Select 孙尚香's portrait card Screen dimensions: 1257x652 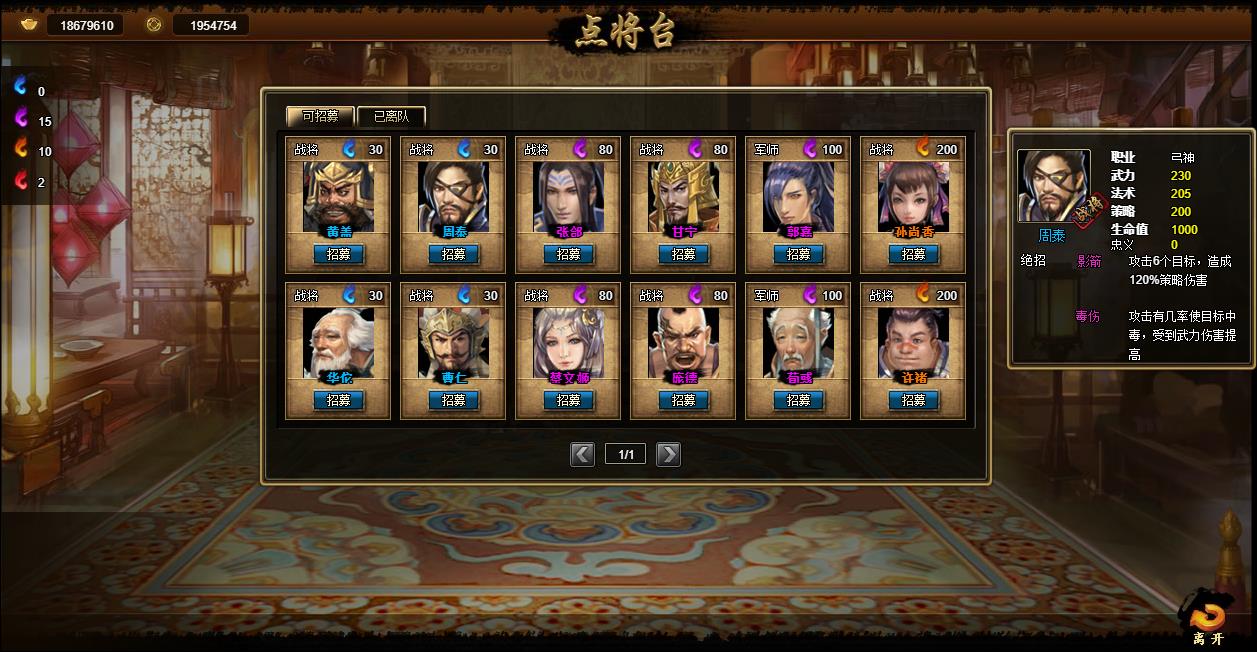pos(913,195)
